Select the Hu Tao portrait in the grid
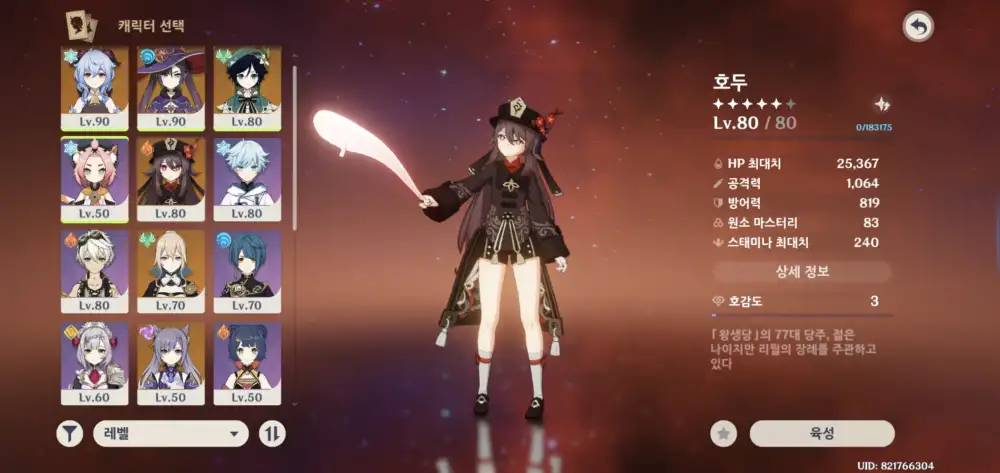 pyautogui.click(x=170, y=179)
